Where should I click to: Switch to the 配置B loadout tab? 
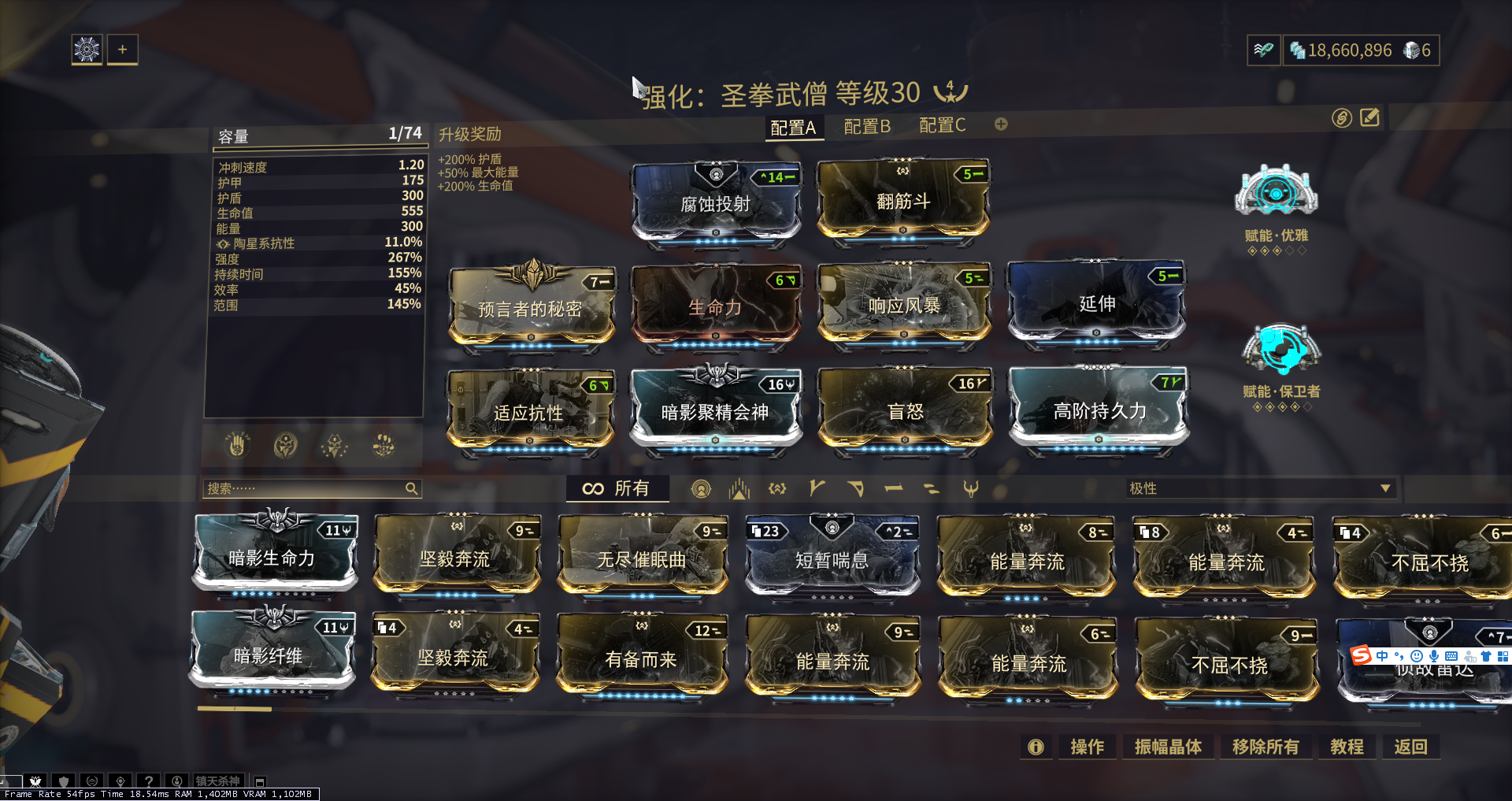(x=866, y=126)
